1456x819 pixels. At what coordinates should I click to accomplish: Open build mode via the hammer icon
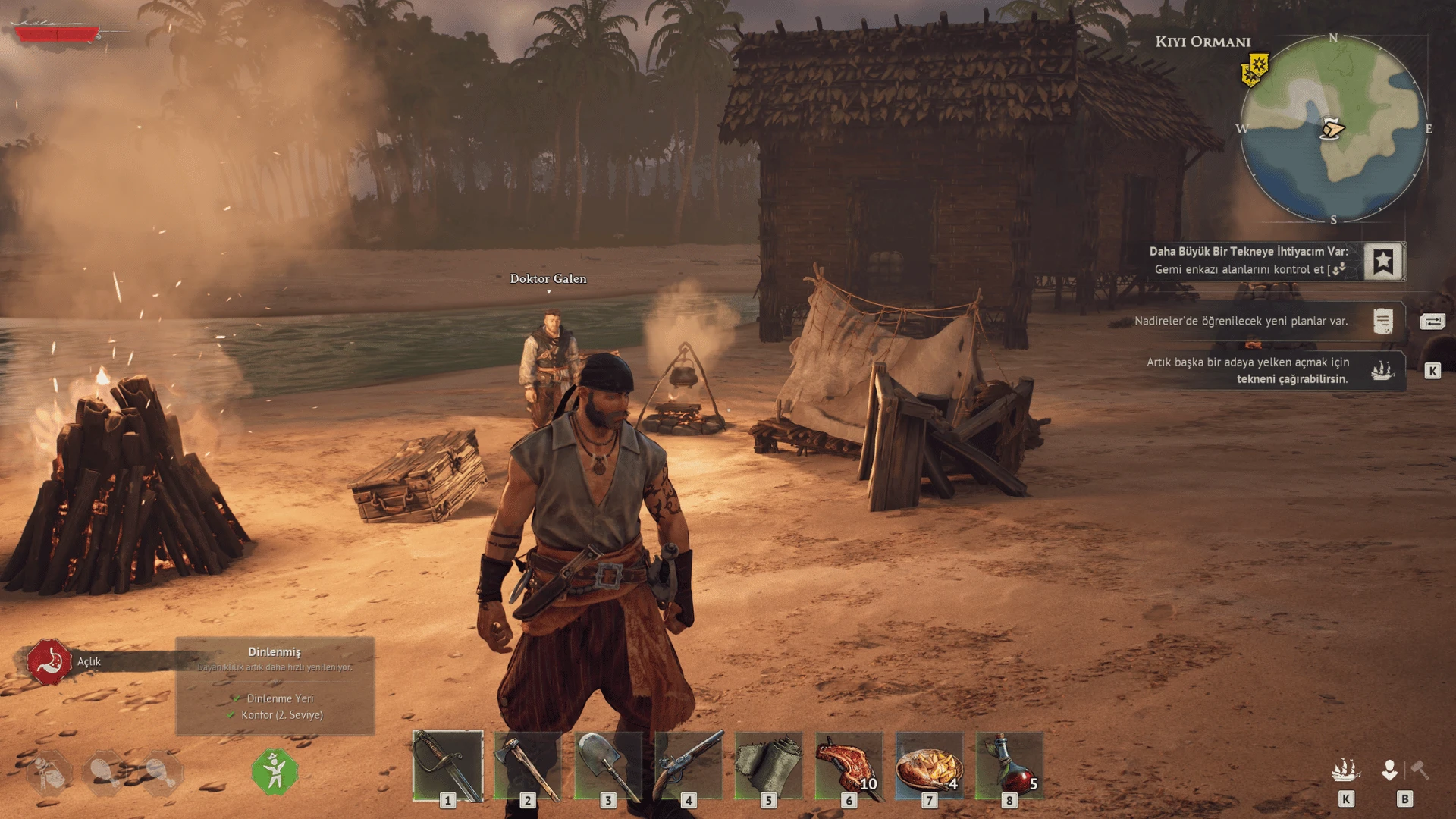(1420, 771)
